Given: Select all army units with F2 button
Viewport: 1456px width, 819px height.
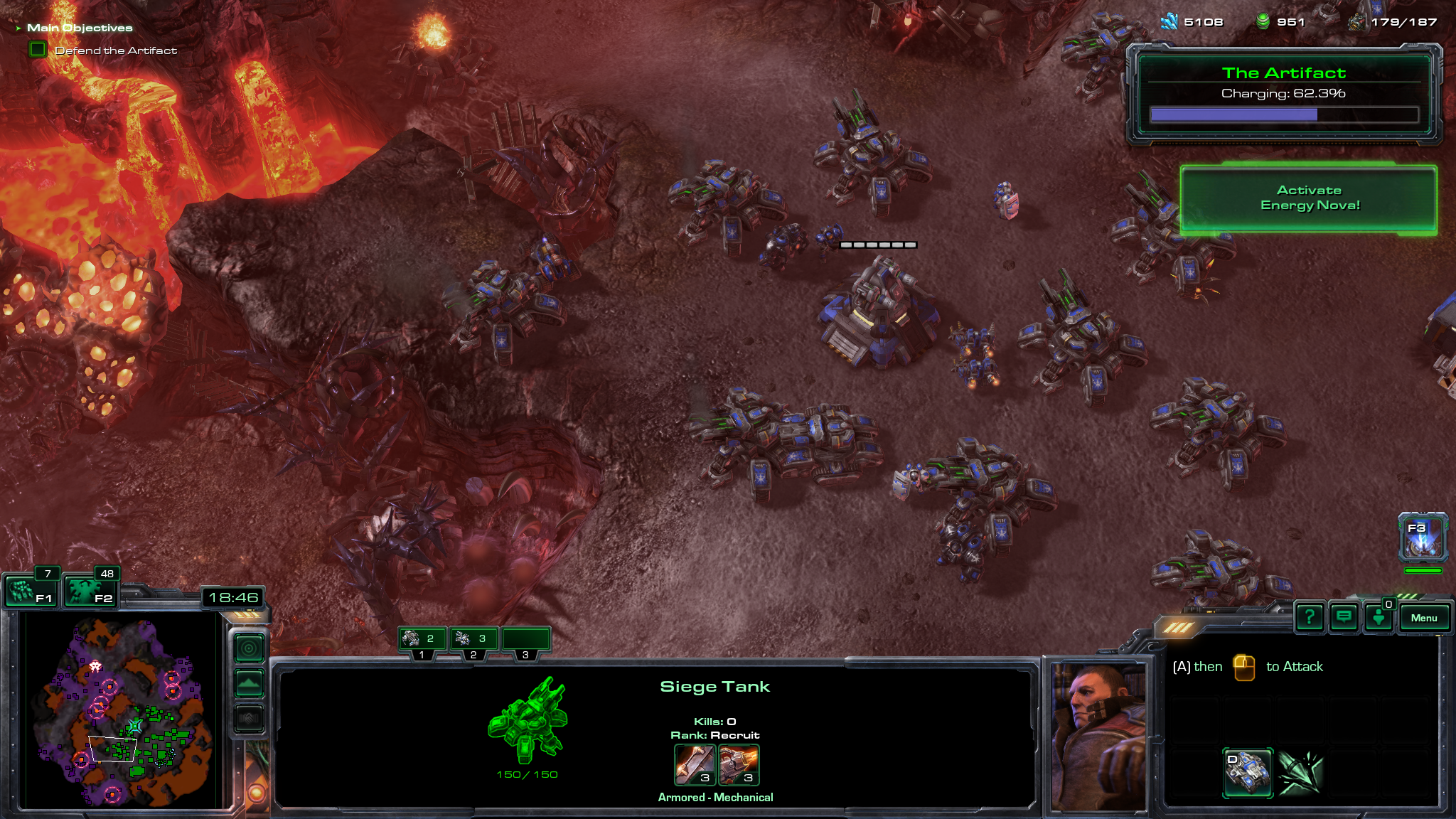Looking at the screenshot, I should point(90,591).
